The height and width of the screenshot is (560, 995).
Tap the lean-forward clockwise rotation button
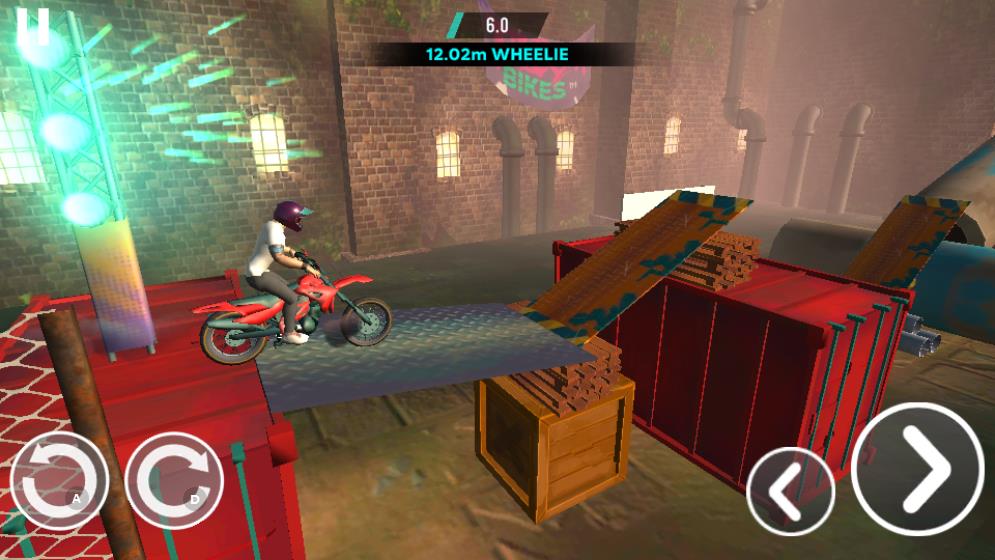(175, 481)
